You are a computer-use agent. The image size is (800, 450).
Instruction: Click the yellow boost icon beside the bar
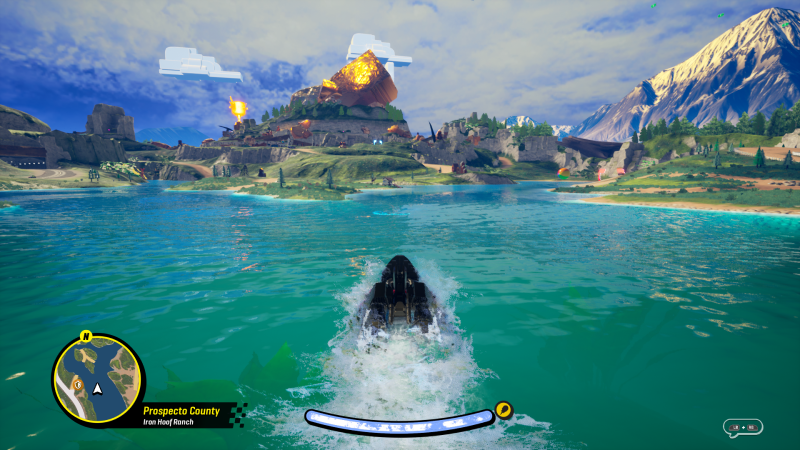tap(503, 409)
